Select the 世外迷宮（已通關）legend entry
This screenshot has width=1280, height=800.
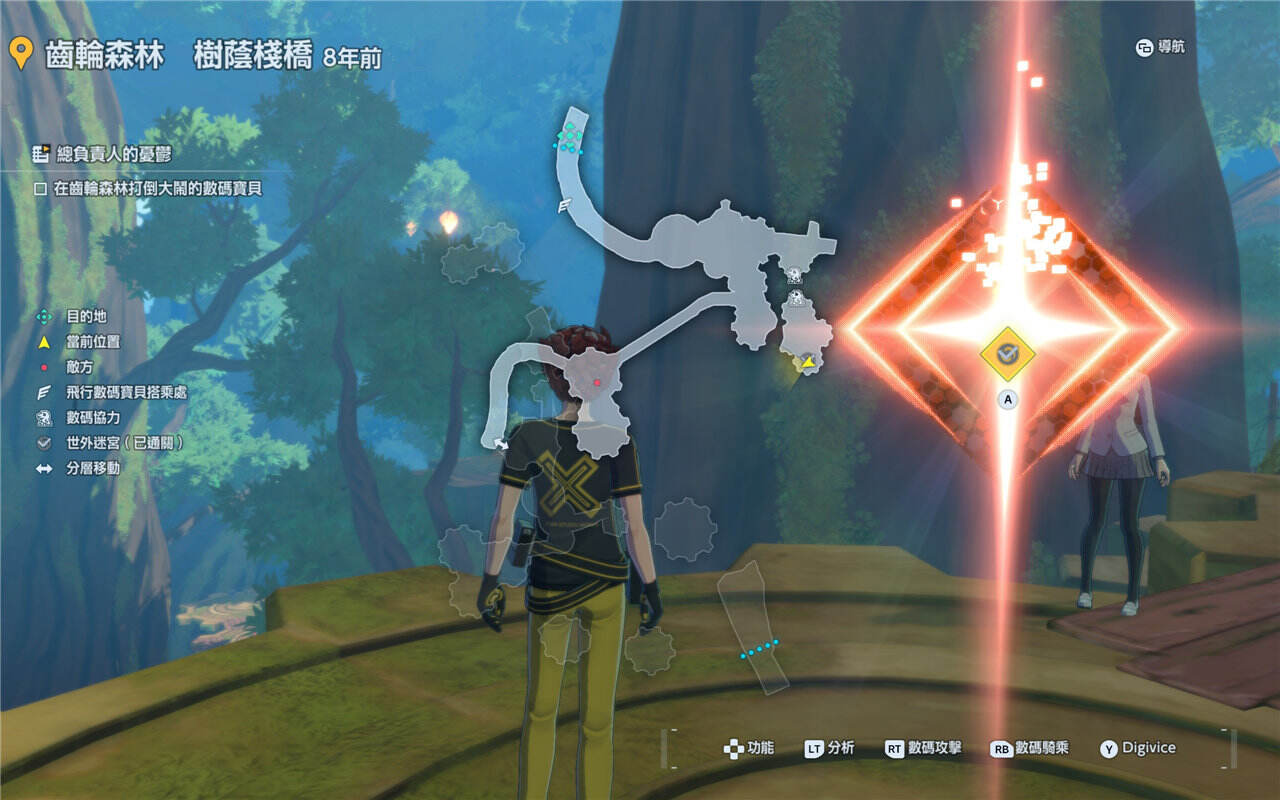coord(124,442)
